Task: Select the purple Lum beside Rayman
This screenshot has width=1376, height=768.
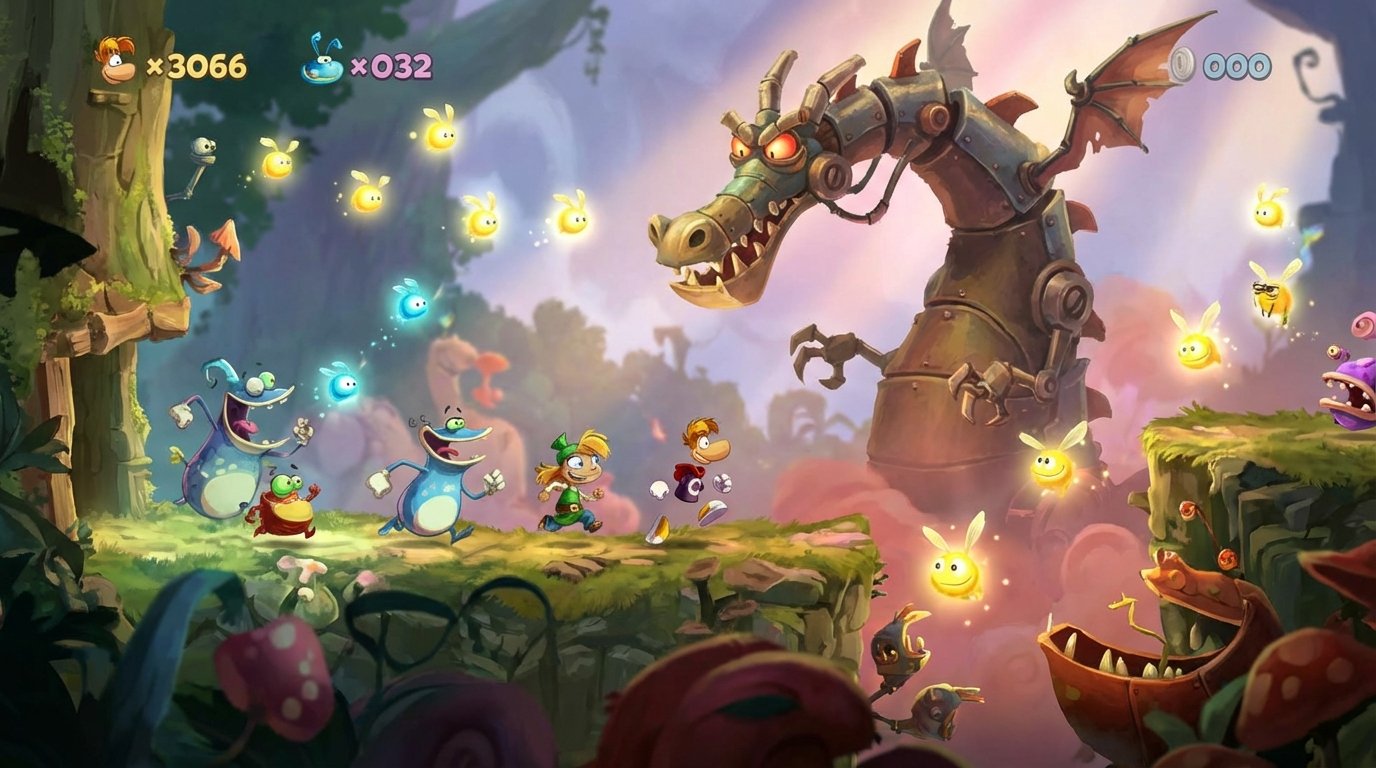Action: coord(688,488)
